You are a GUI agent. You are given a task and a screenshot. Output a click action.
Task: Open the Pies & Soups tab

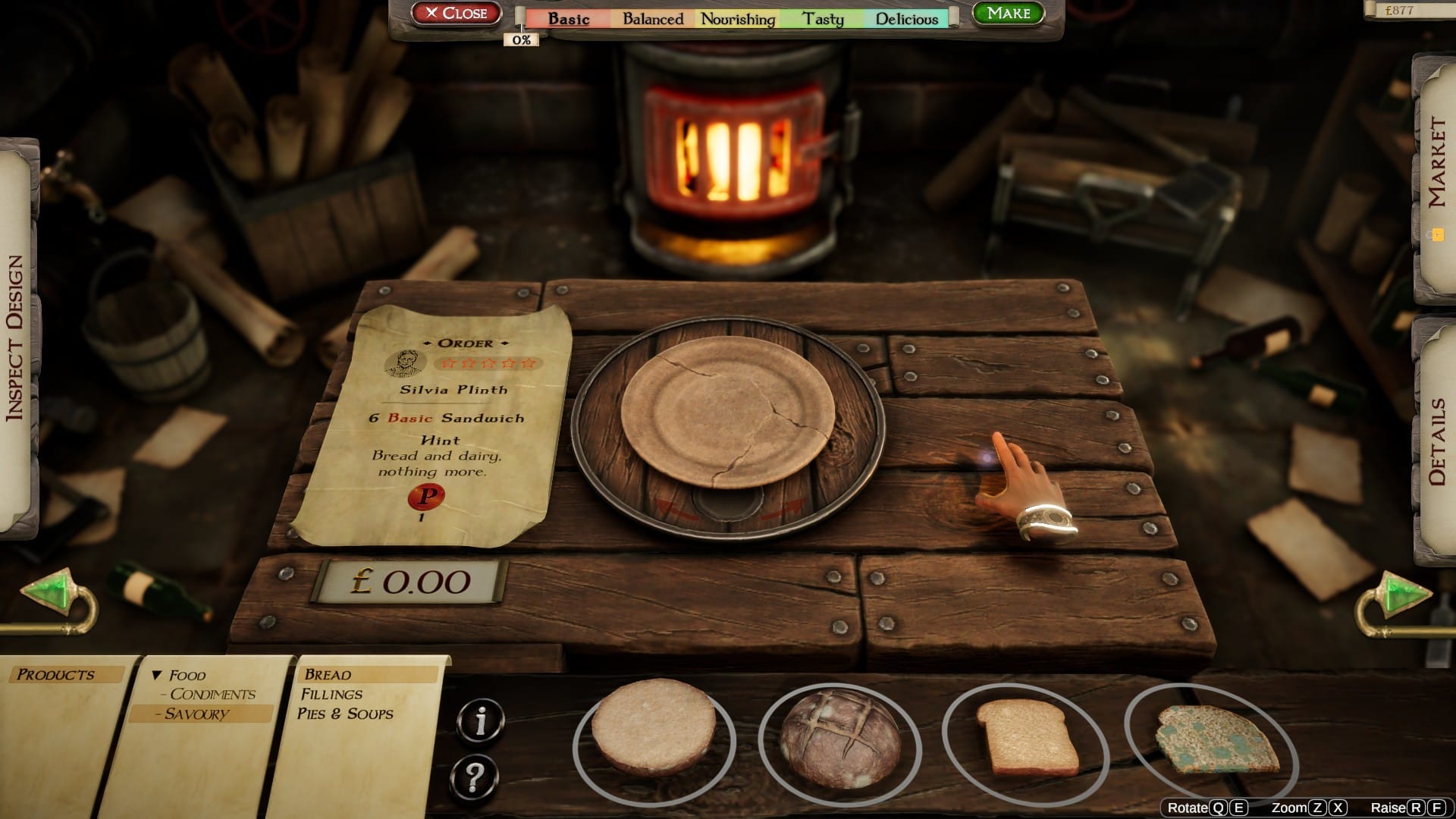tap(347, 714)
